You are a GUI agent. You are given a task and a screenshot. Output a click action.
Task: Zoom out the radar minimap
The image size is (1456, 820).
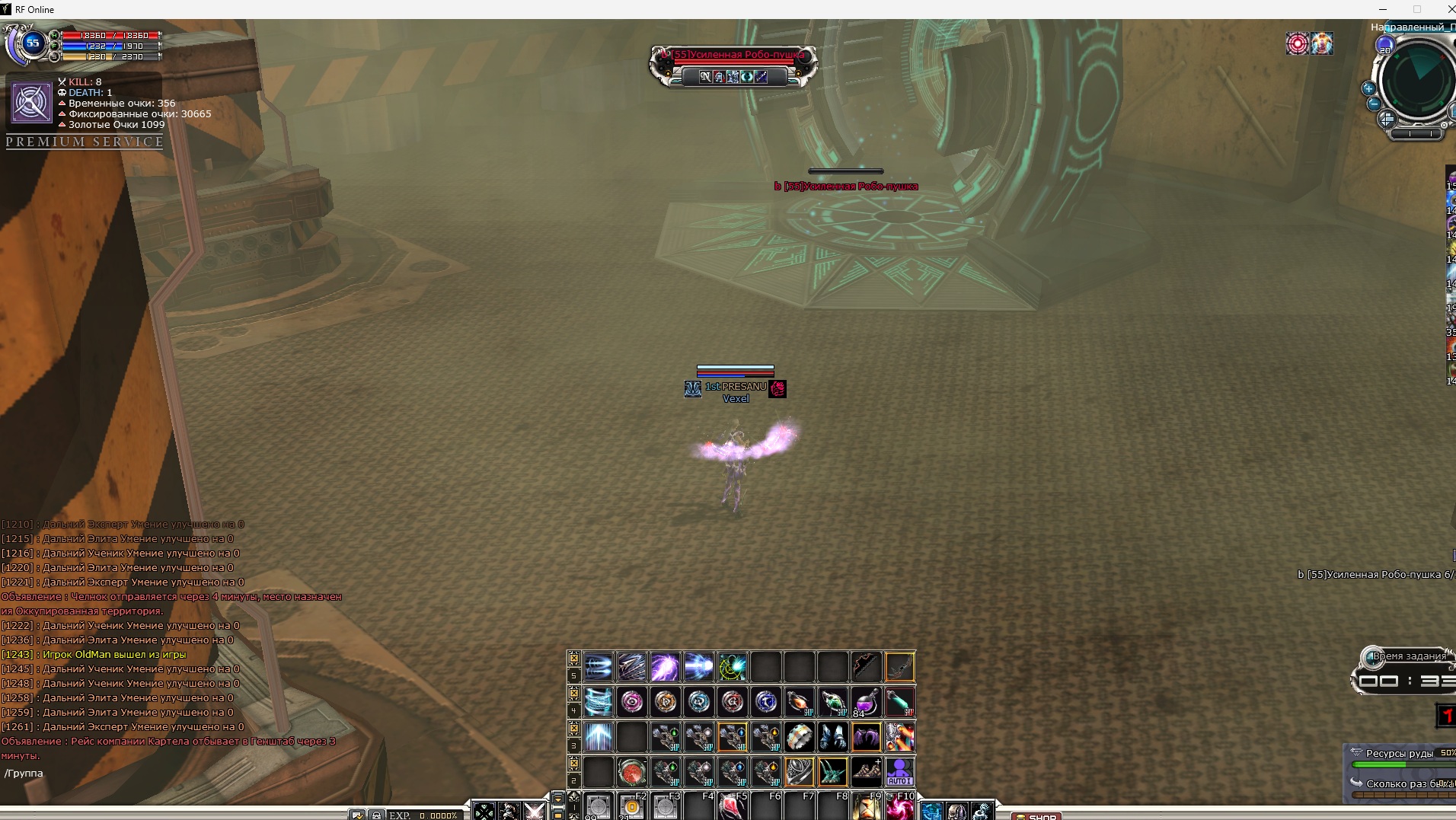click(1373, 104)
